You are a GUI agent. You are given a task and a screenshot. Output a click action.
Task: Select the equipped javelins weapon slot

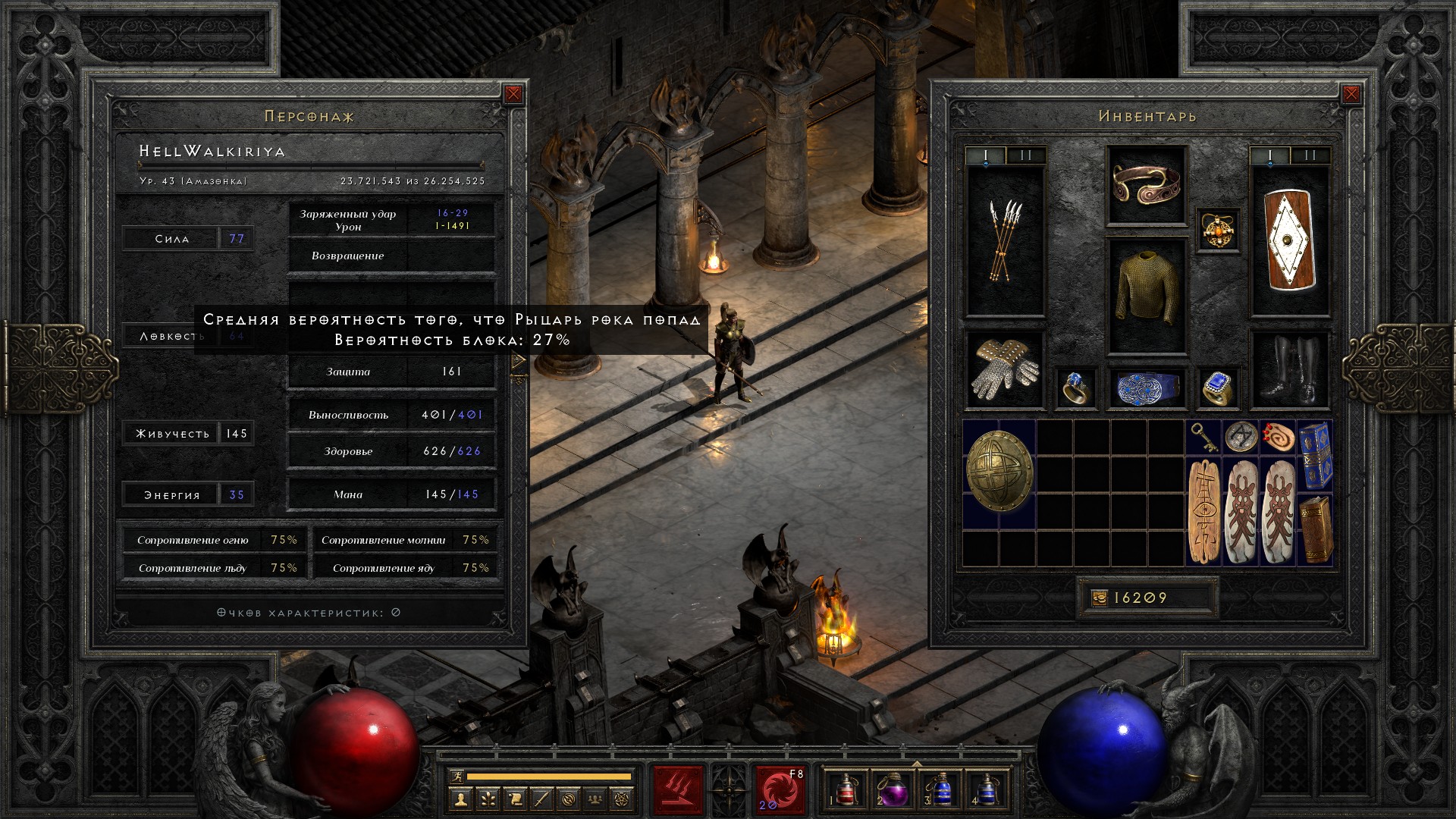coord(1005,241)
